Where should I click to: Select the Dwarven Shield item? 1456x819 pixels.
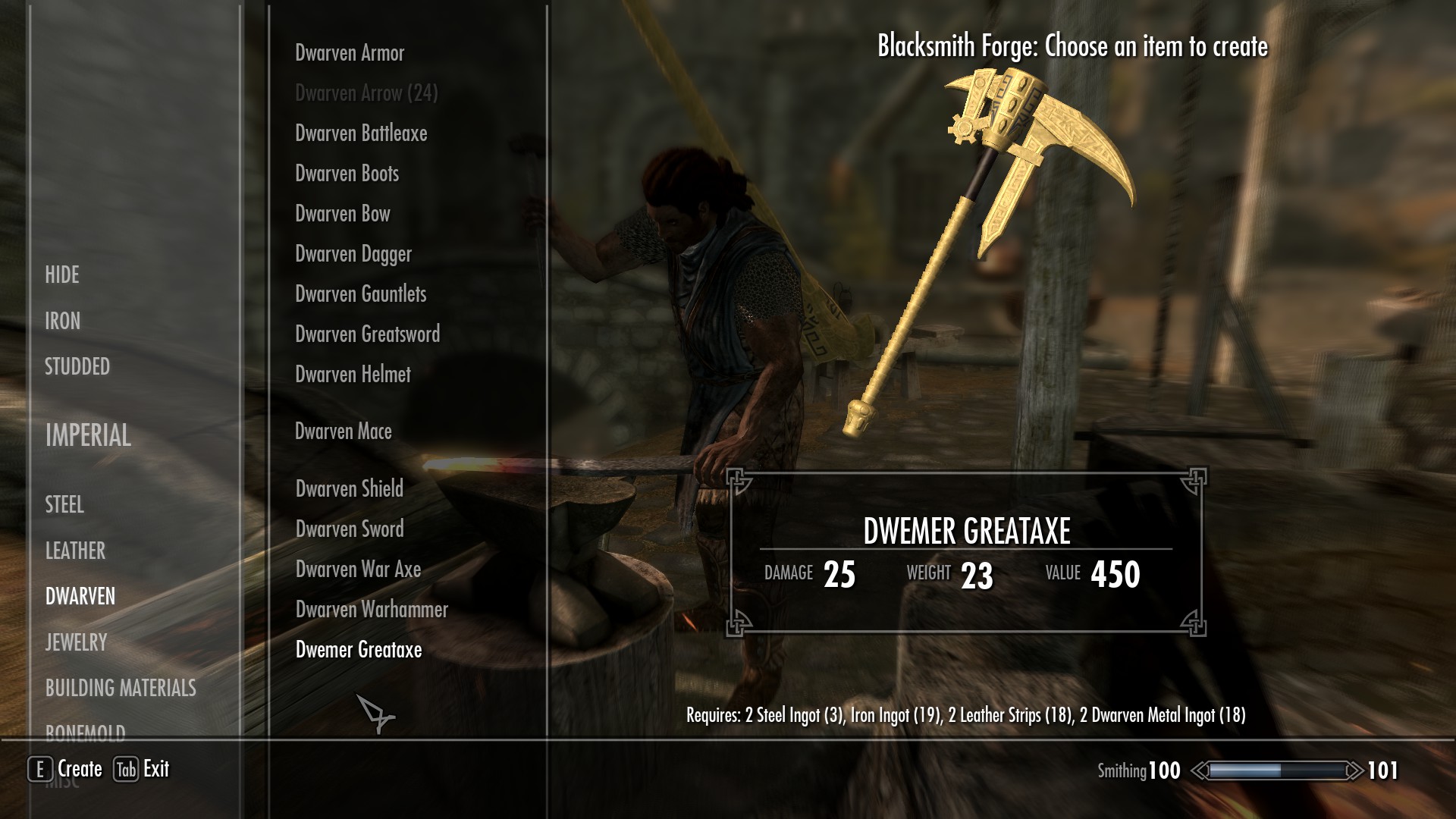pyautogui.click(x=349, y=489)
